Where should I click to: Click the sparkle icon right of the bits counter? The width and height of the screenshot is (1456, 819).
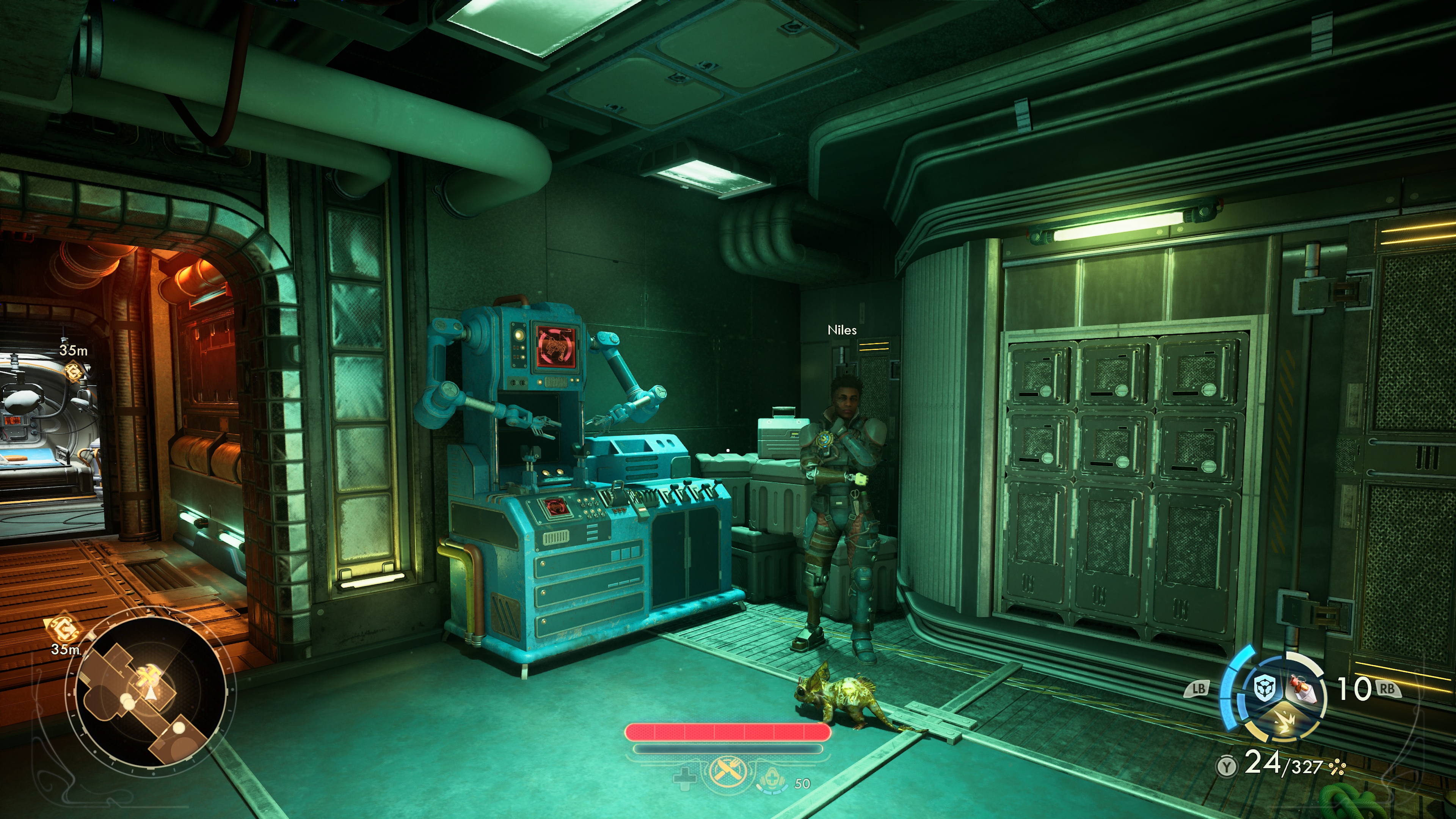coord(1337,768)
